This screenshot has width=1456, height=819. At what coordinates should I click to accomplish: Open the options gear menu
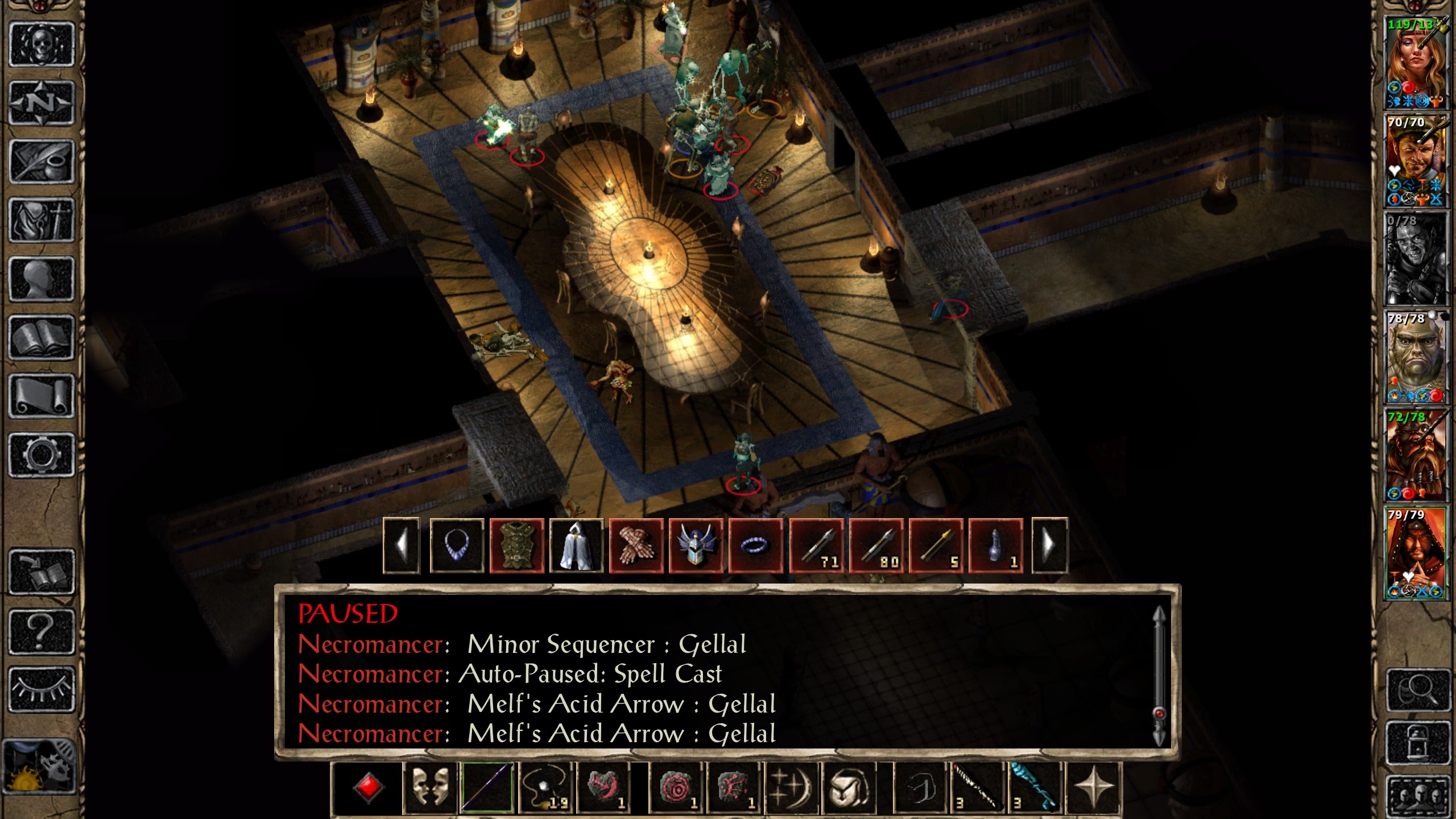pyautogui.click(x=42, y=454)
